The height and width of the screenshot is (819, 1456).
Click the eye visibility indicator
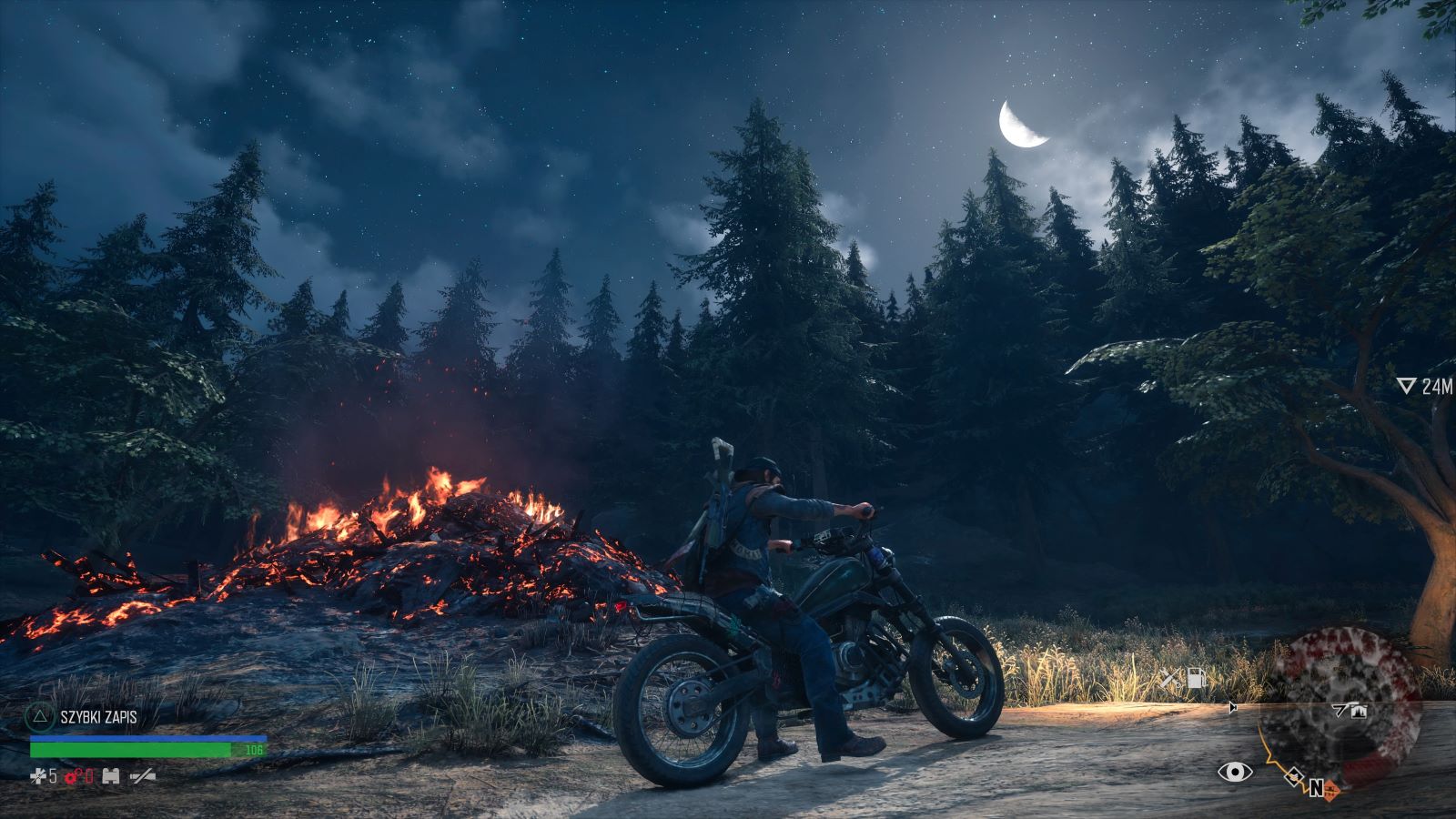click(1234, 773)
